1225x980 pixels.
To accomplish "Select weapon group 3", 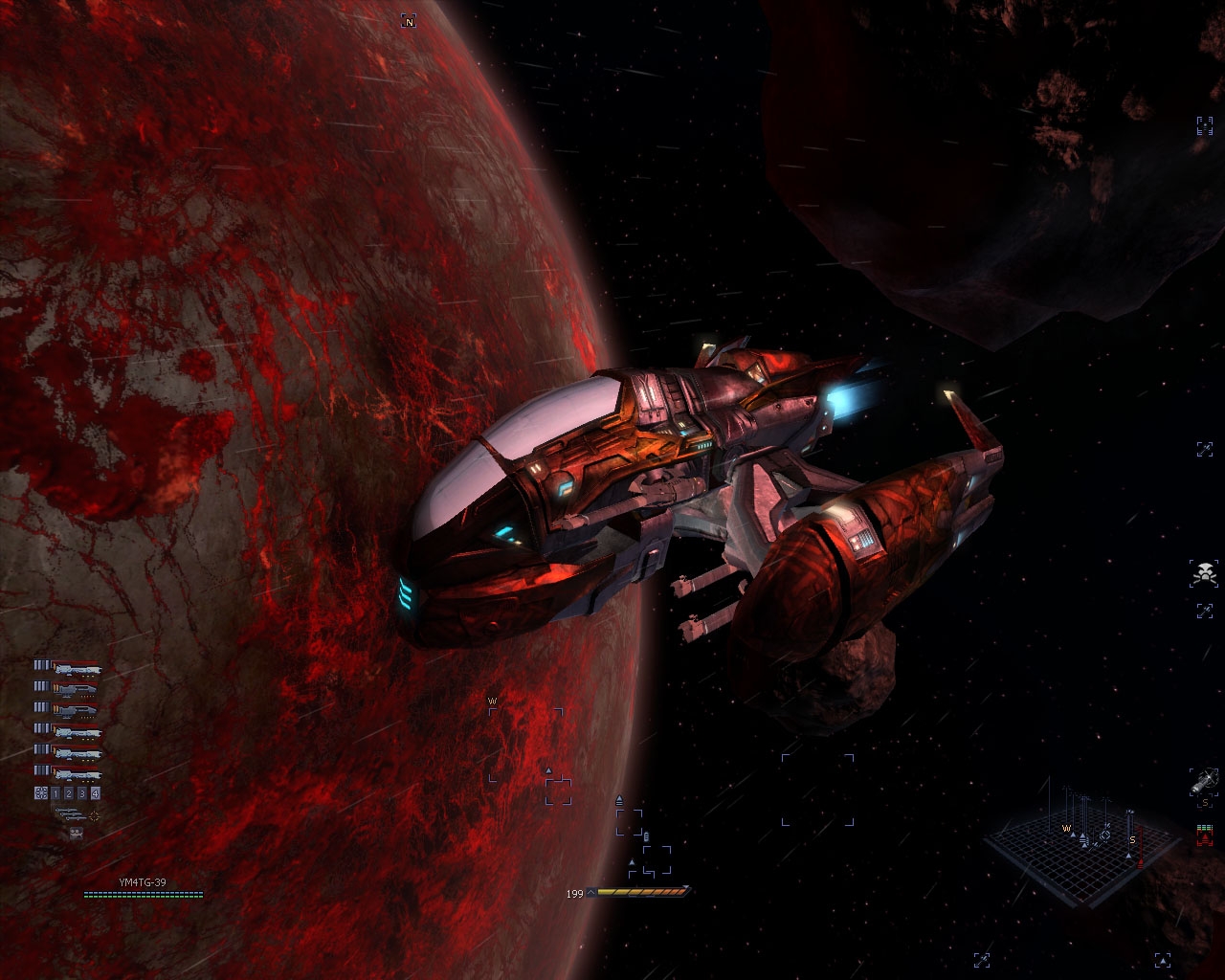I will [x=82, y=793].
